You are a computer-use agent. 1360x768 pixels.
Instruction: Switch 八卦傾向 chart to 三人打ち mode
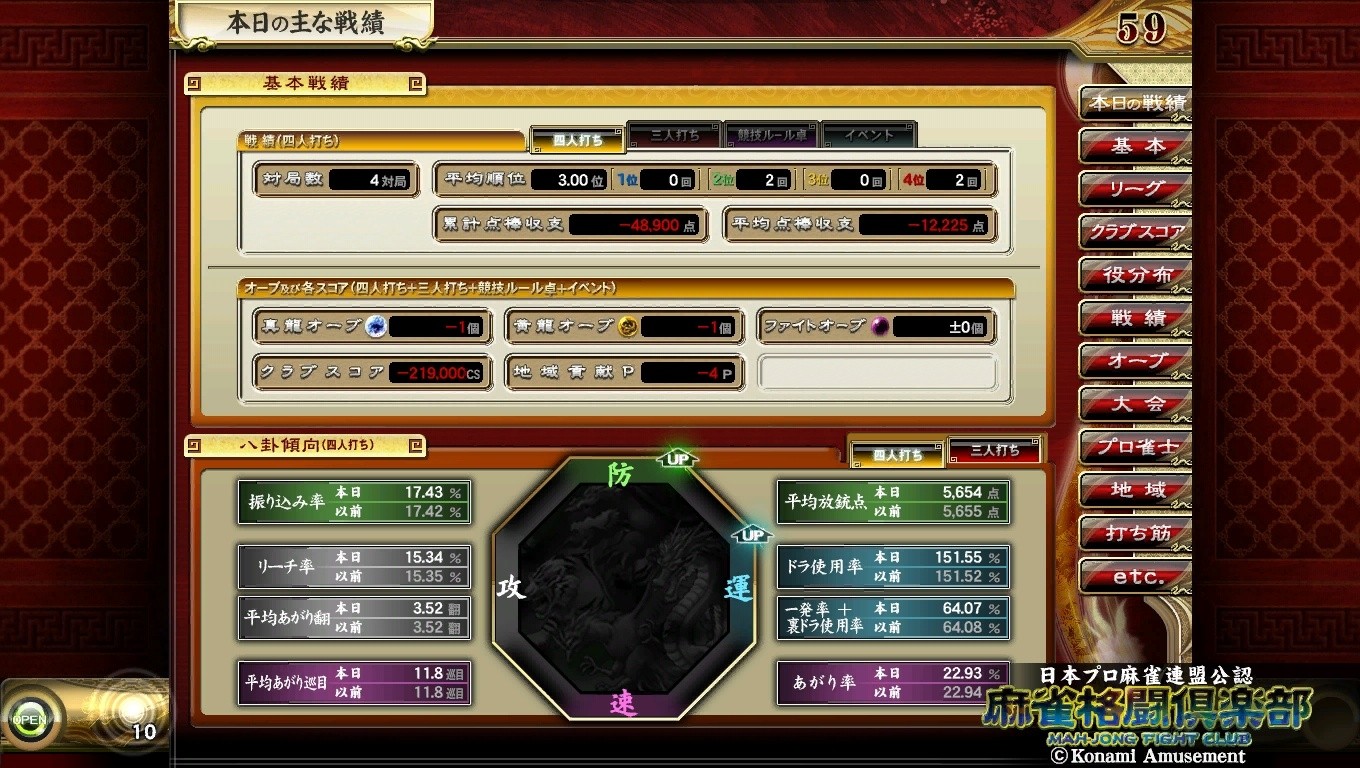pyautogui.click(x=995, y=452)
